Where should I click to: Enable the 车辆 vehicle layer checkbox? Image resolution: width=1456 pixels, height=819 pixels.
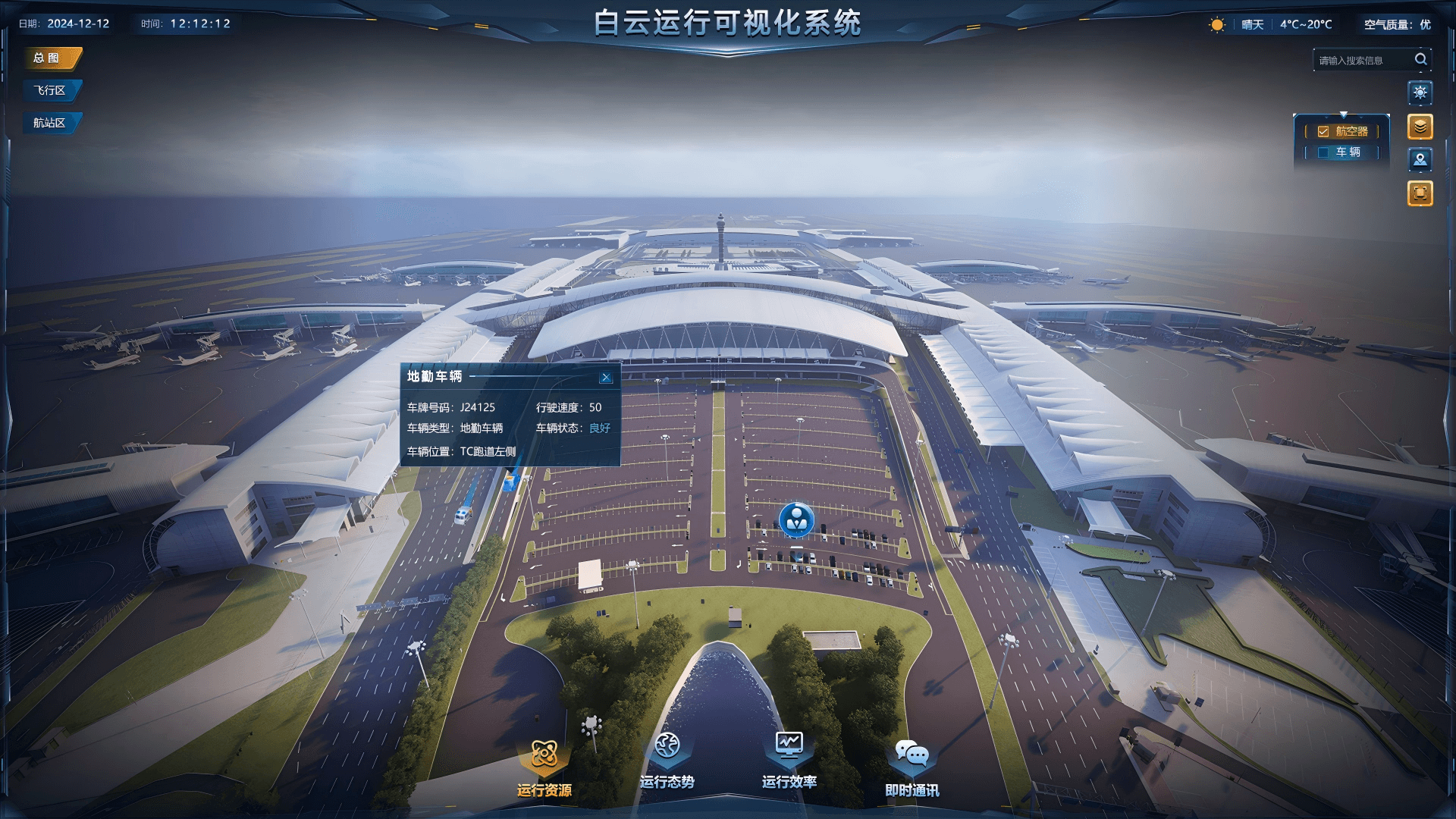point(1323,152)
